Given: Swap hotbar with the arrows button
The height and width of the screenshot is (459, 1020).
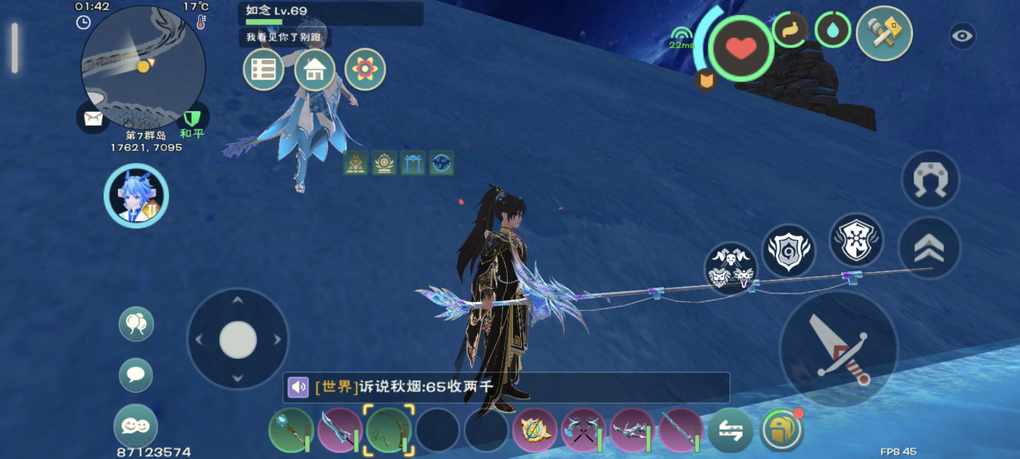Looking at the screenshot, I should 730,431.
